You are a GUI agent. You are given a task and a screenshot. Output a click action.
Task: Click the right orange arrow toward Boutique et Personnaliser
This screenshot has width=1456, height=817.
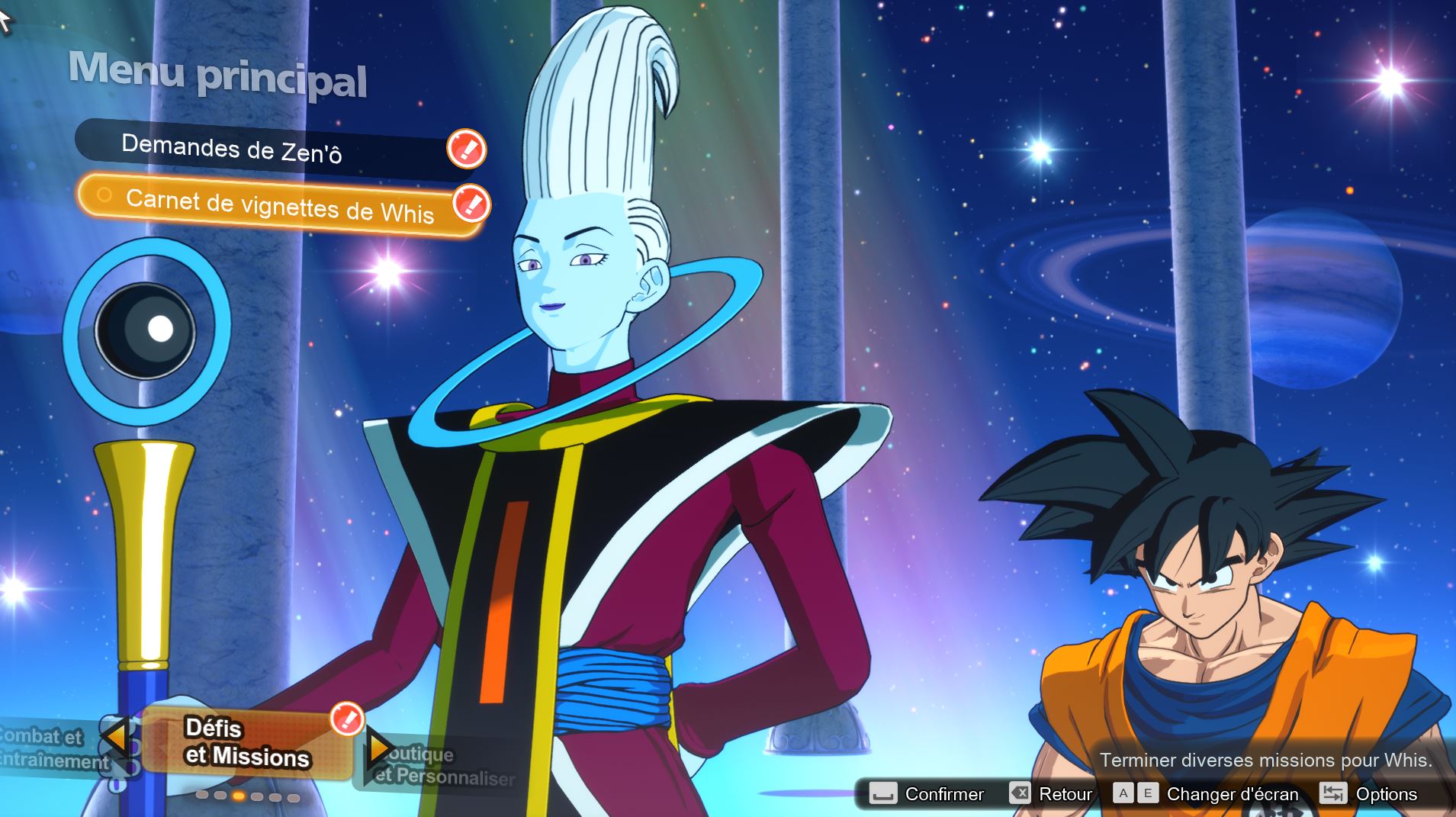[378, 749]
